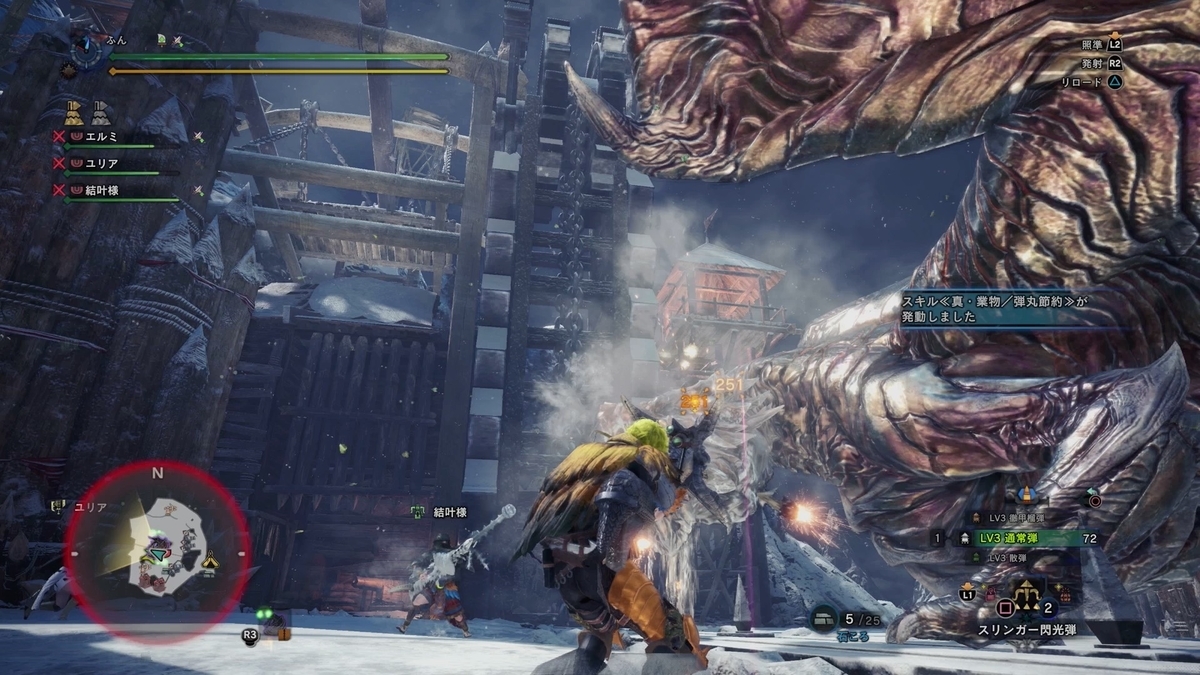Select the item right of the flash pod
The height and width of the screenshot is (675, 1200).
click(x=1065, y=596)
